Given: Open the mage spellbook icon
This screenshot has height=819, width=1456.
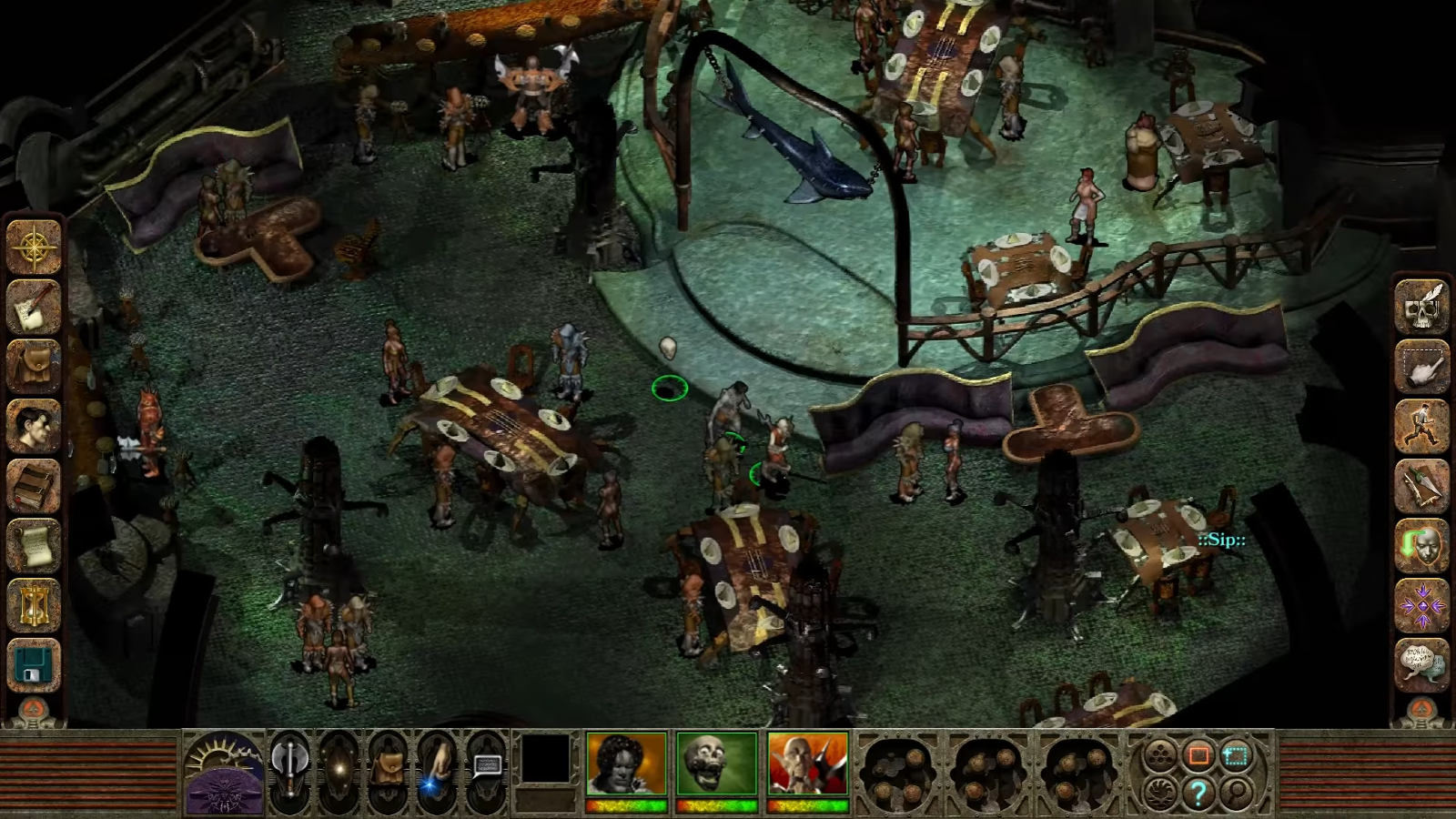Looking at the screenshot, I should click(x=35, y=485).
